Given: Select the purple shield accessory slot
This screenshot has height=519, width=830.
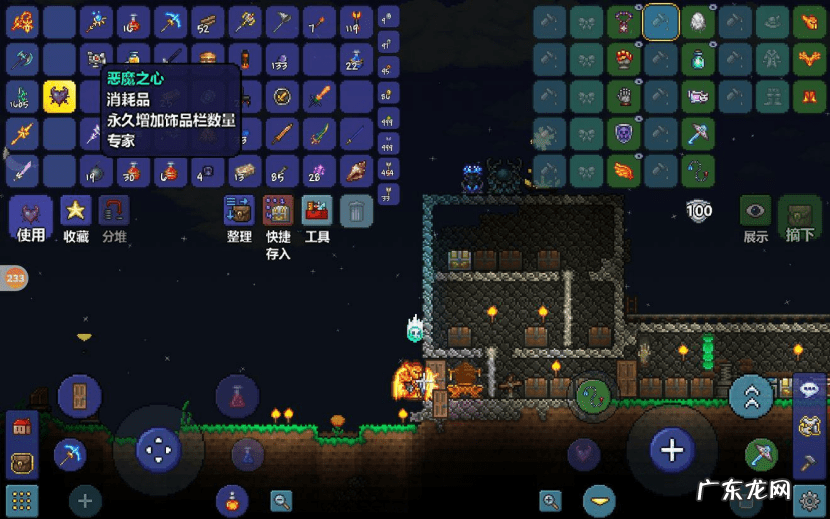Looking at the screenshot, I should pyautogui.click(x=623, y=134).
